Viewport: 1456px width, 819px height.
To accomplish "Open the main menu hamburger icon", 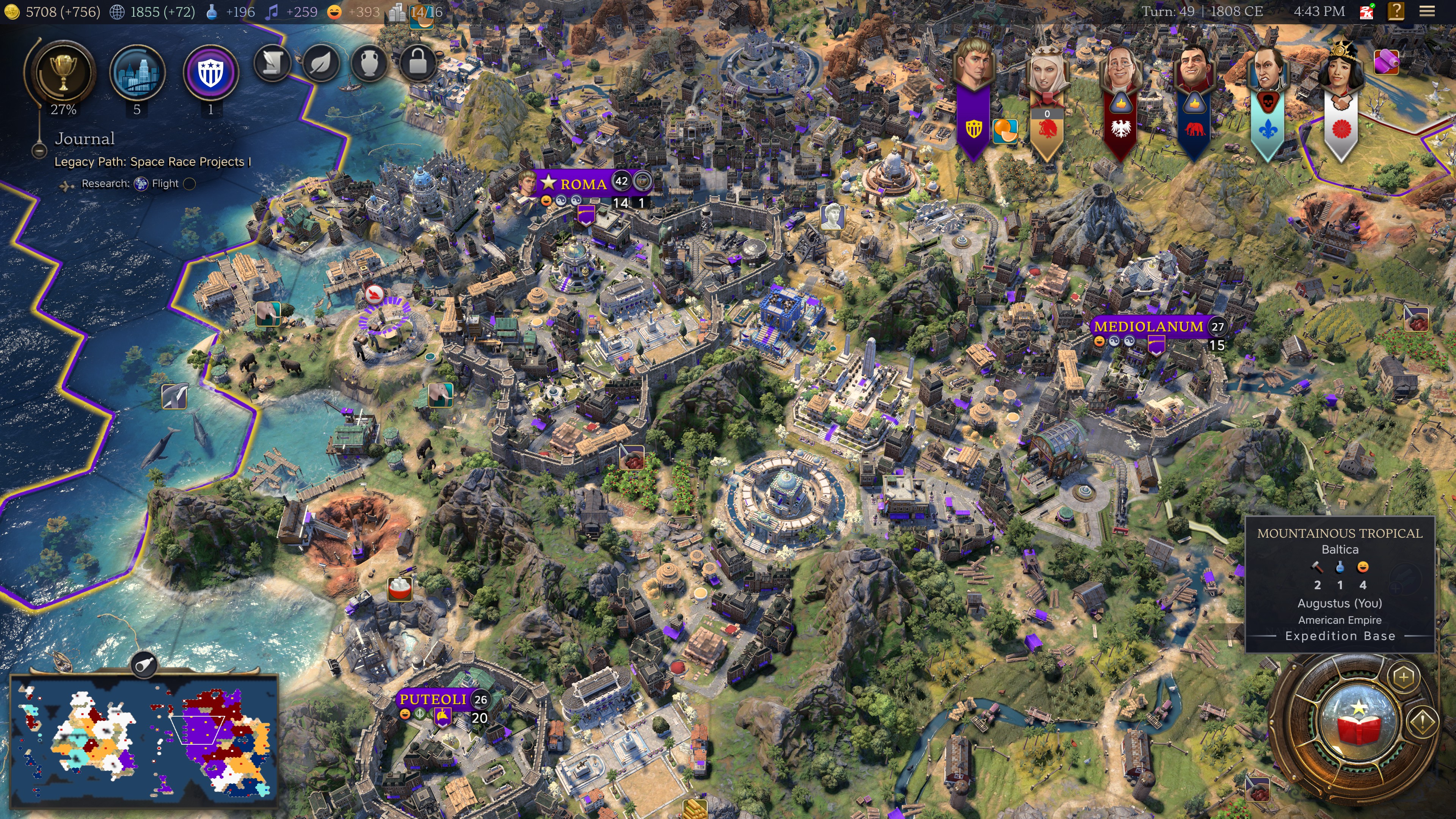I will [1426, 11].
